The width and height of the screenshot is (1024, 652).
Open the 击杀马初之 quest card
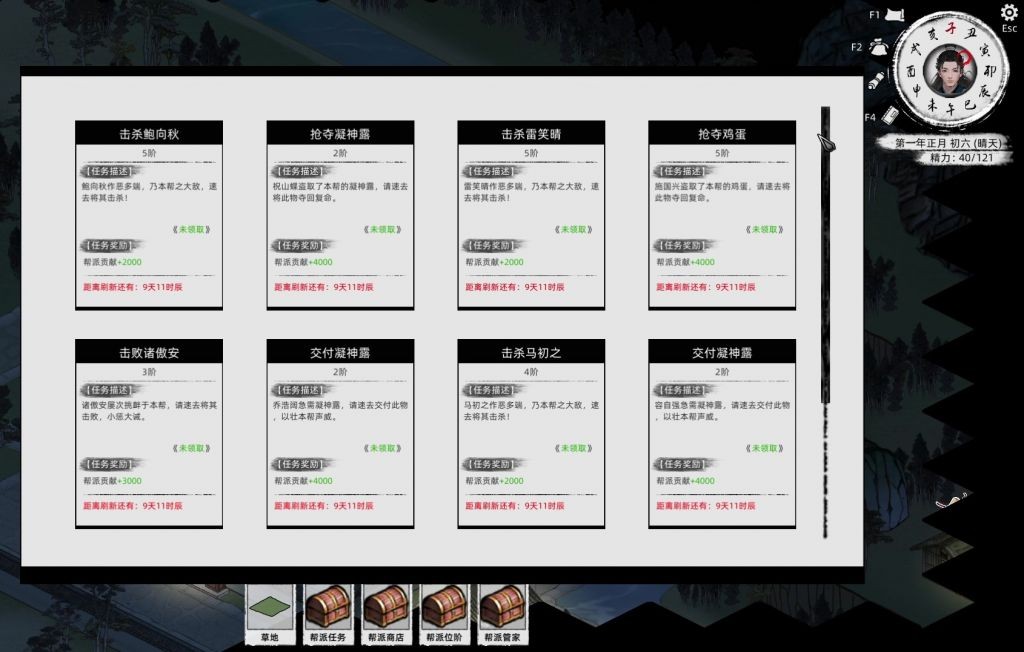[x=531, y=433]
